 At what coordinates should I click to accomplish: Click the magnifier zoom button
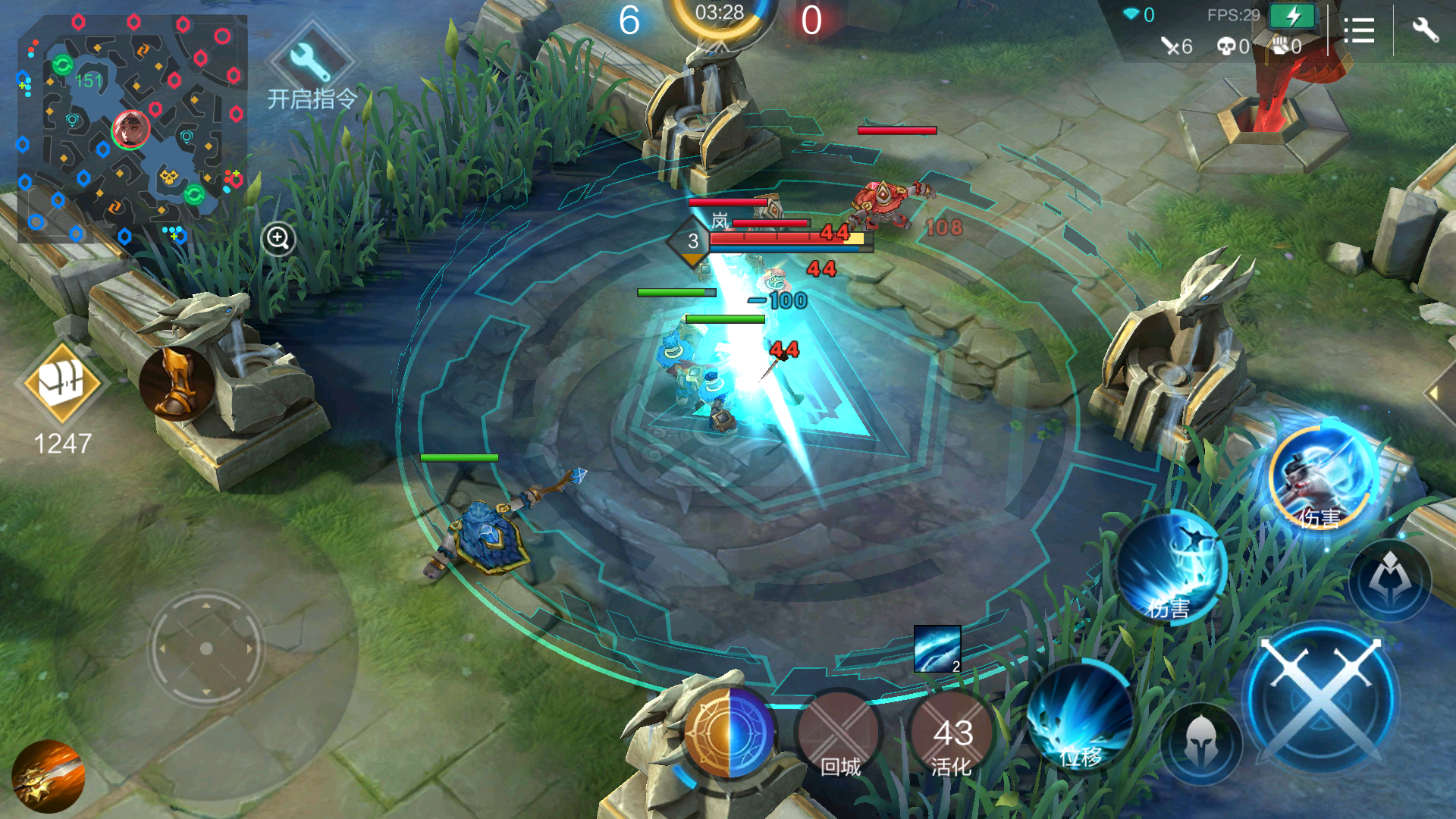coord(278,239)
